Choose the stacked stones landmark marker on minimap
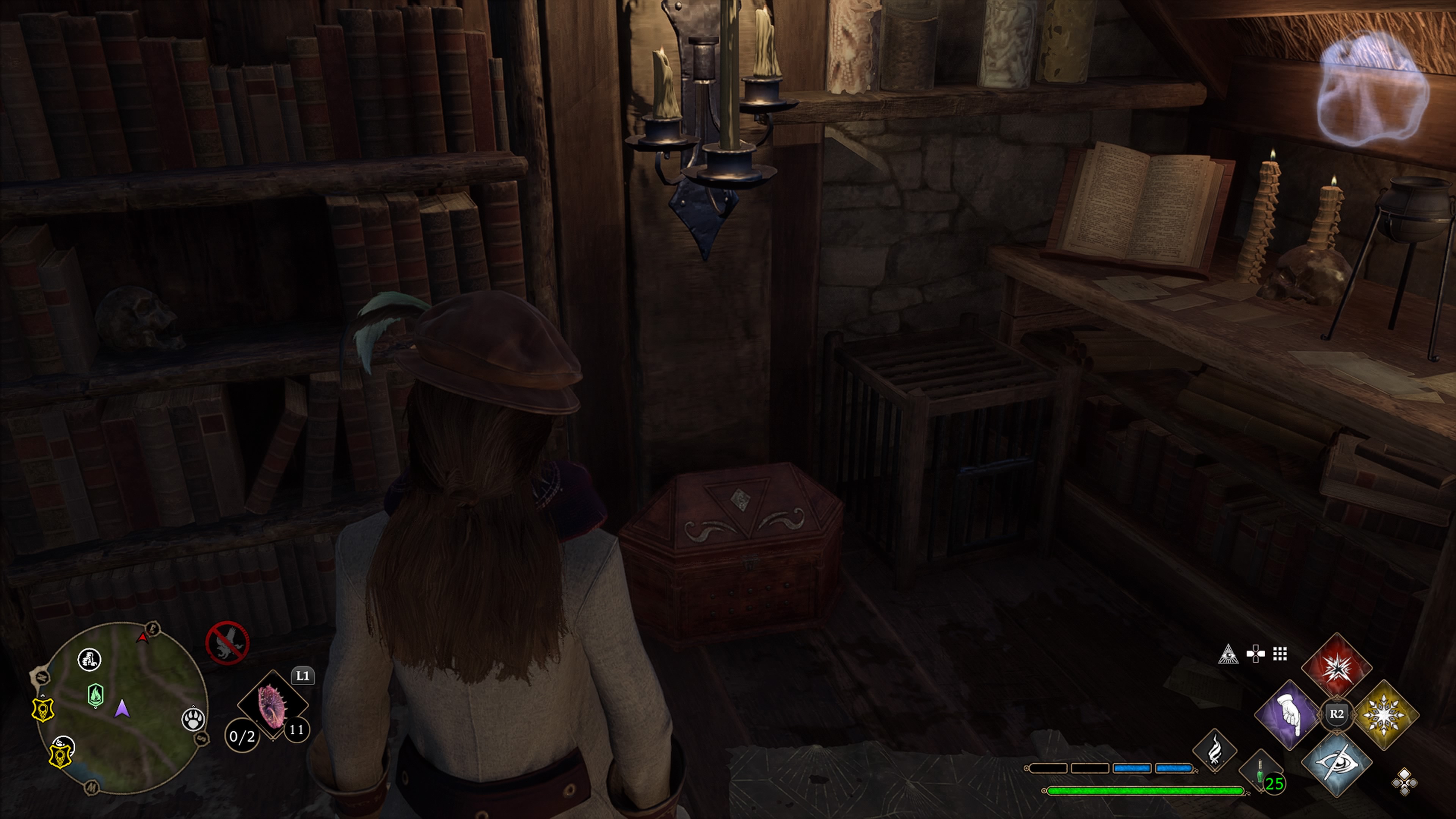 [89, 659]
